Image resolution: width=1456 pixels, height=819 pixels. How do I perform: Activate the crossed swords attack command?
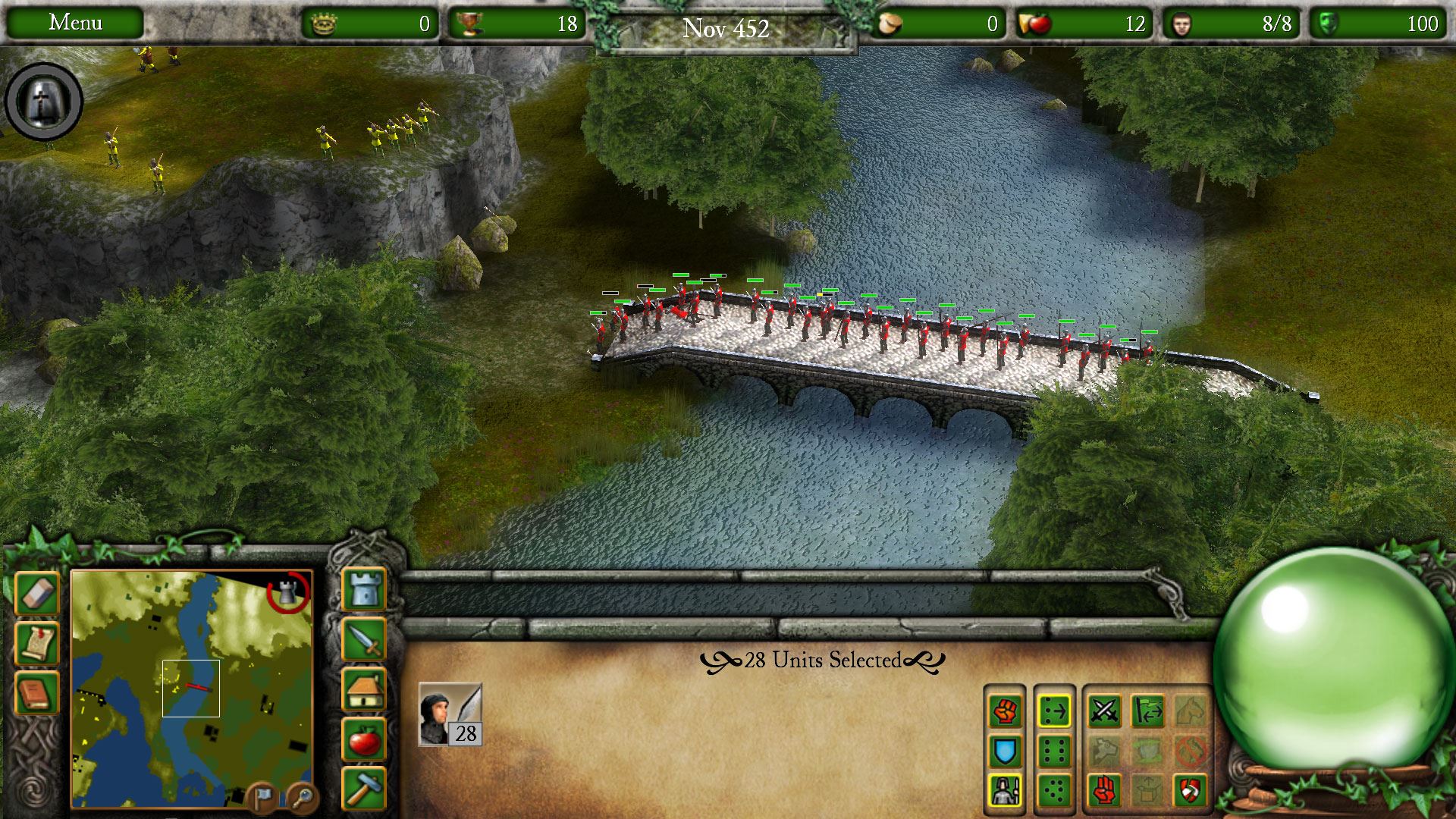click(x=1104, y=711)
